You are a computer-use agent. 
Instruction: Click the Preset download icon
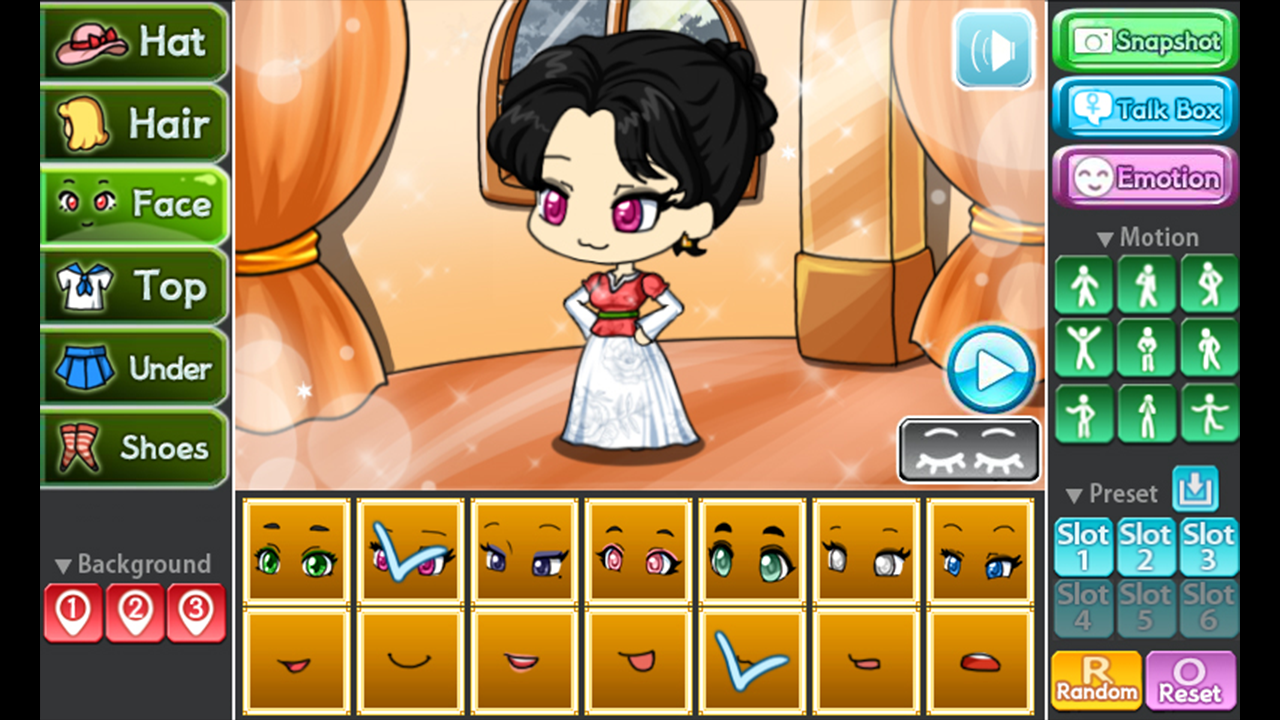tap(1193, 491)
